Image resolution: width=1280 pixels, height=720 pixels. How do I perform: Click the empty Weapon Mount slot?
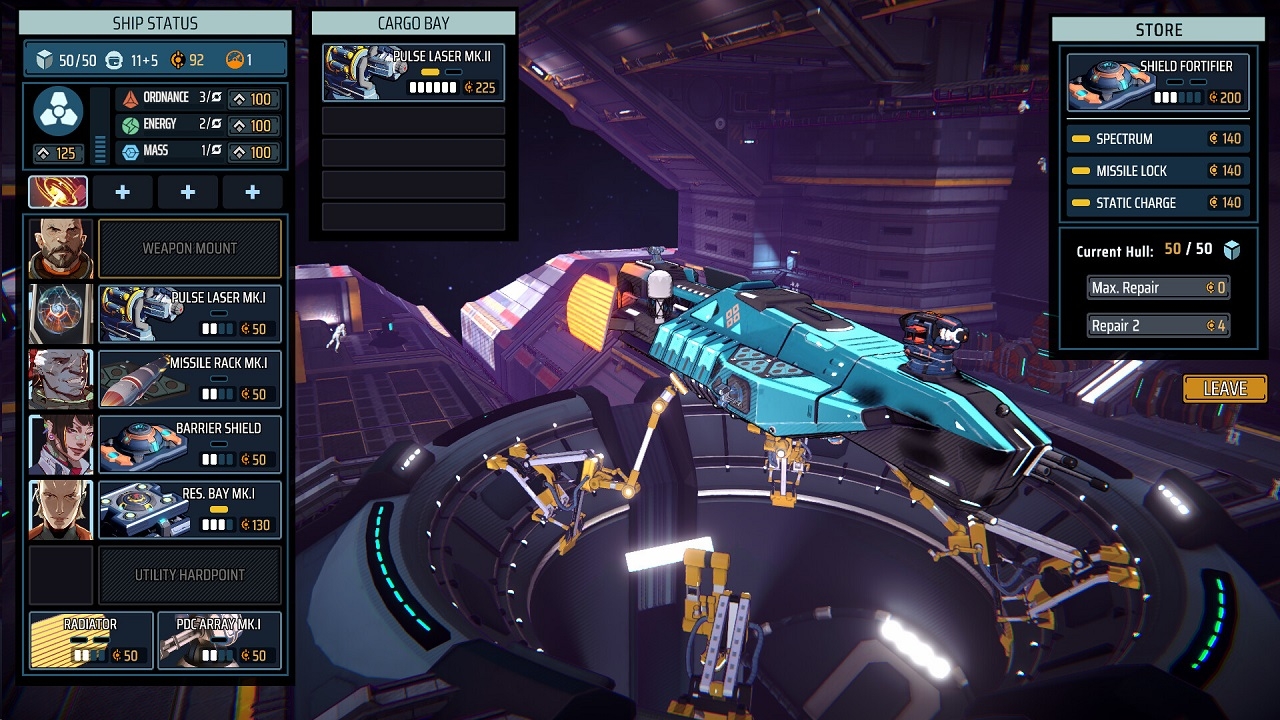click(x=189, y=249)
